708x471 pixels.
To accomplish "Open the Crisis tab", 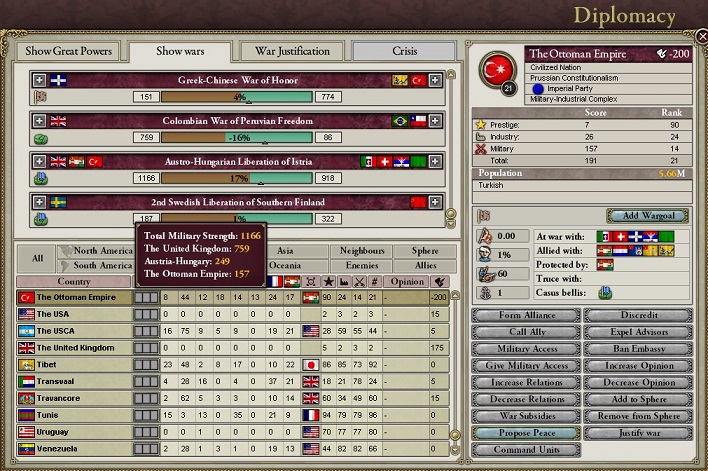I will click(404, 51).
